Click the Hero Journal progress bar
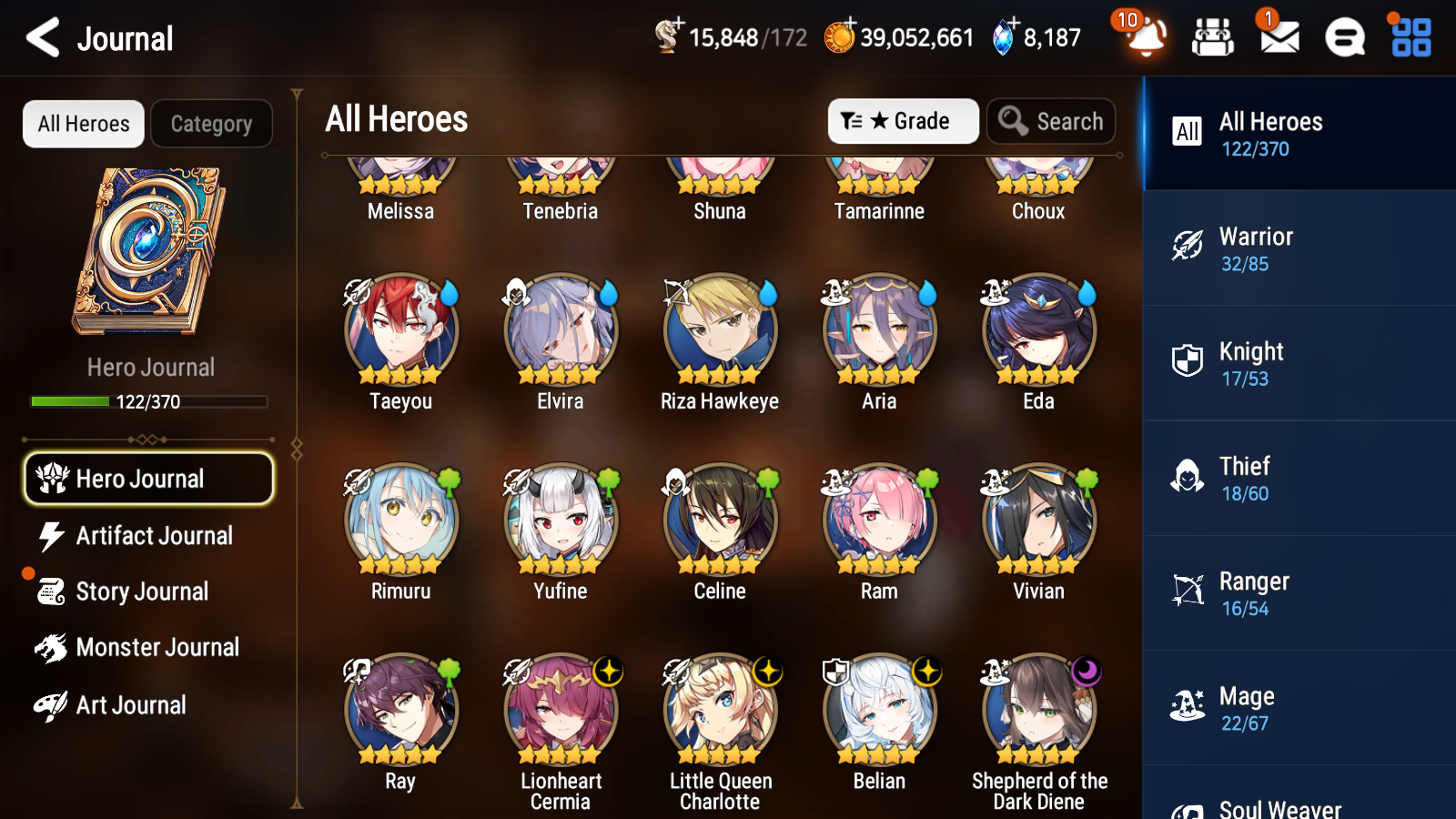This screenshot has height=819, width=1456. click(x=148, y=401)
